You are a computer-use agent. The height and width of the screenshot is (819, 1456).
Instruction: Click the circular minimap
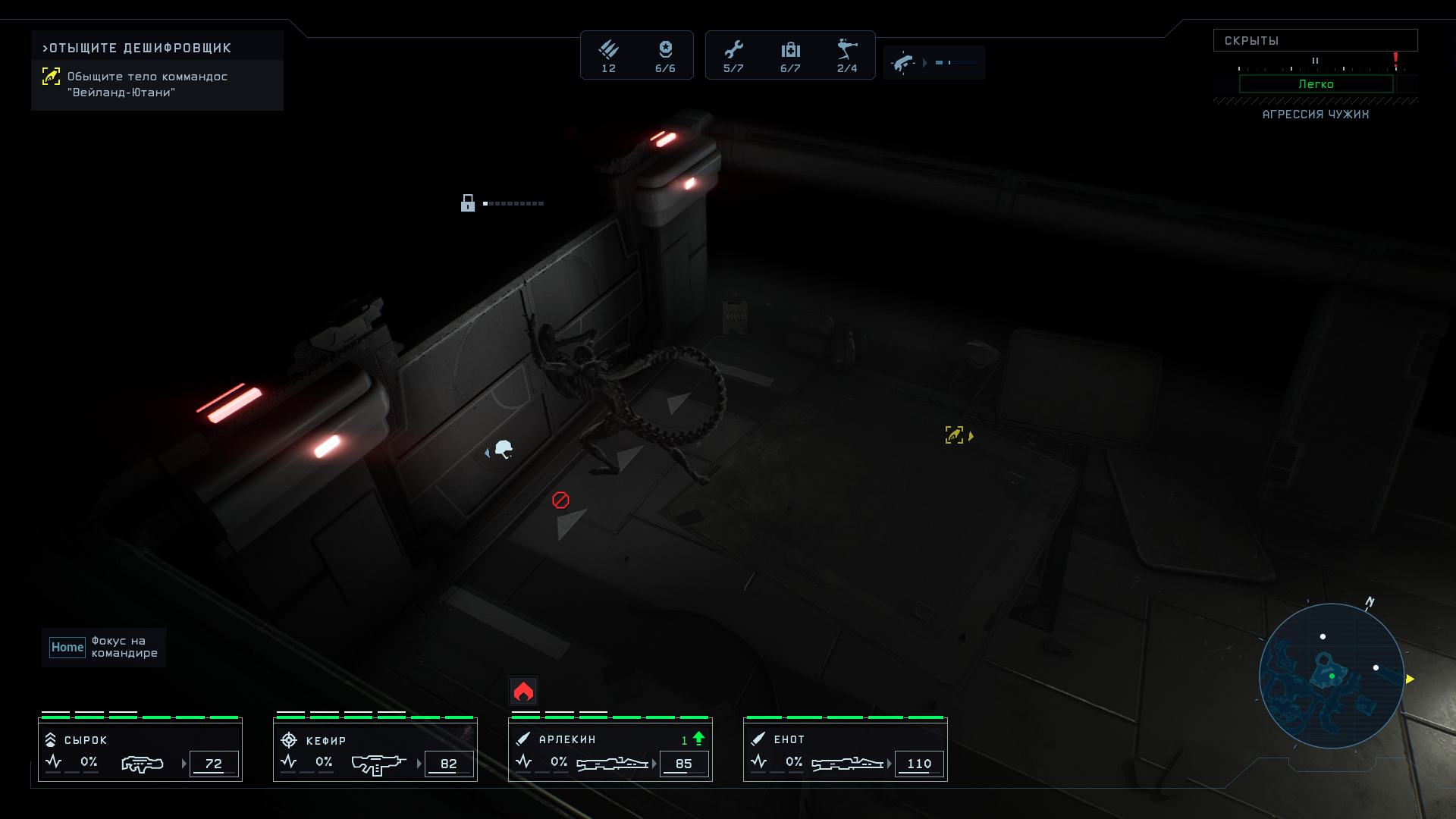1332,676
